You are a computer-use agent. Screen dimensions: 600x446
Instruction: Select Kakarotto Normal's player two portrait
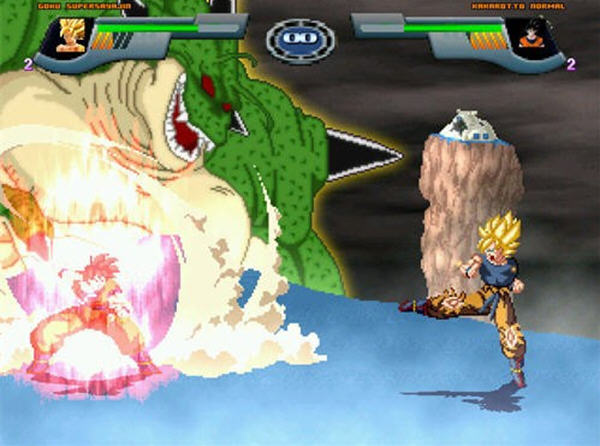[530, 37]
